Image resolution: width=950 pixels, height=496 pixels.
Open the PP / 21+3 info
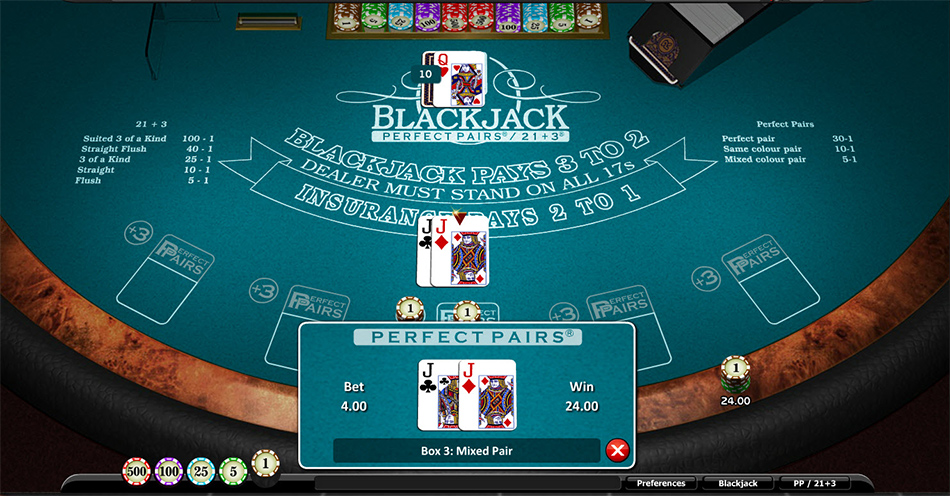coord(812,484)
